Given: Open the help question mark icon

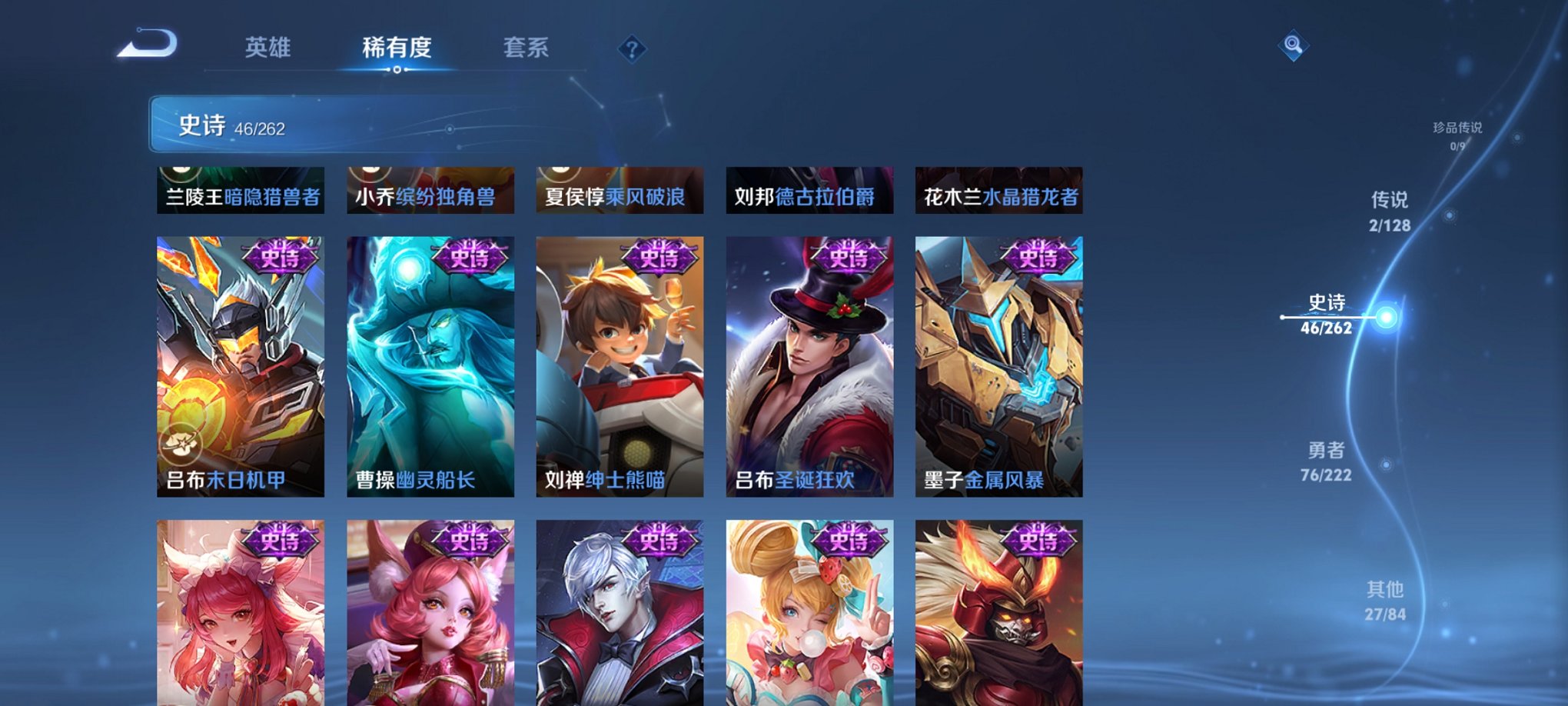Looking at the screenshot, I should [632, 48].
